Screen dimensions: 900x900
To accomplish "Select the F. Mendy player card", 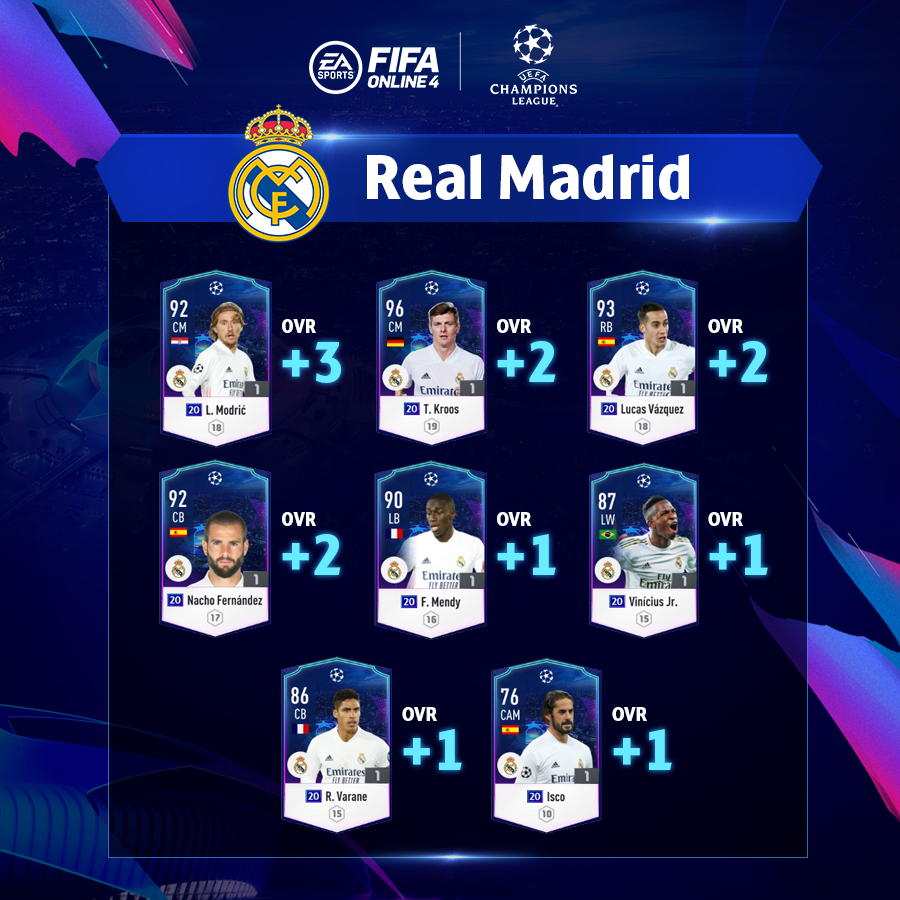I will (431, 549).
